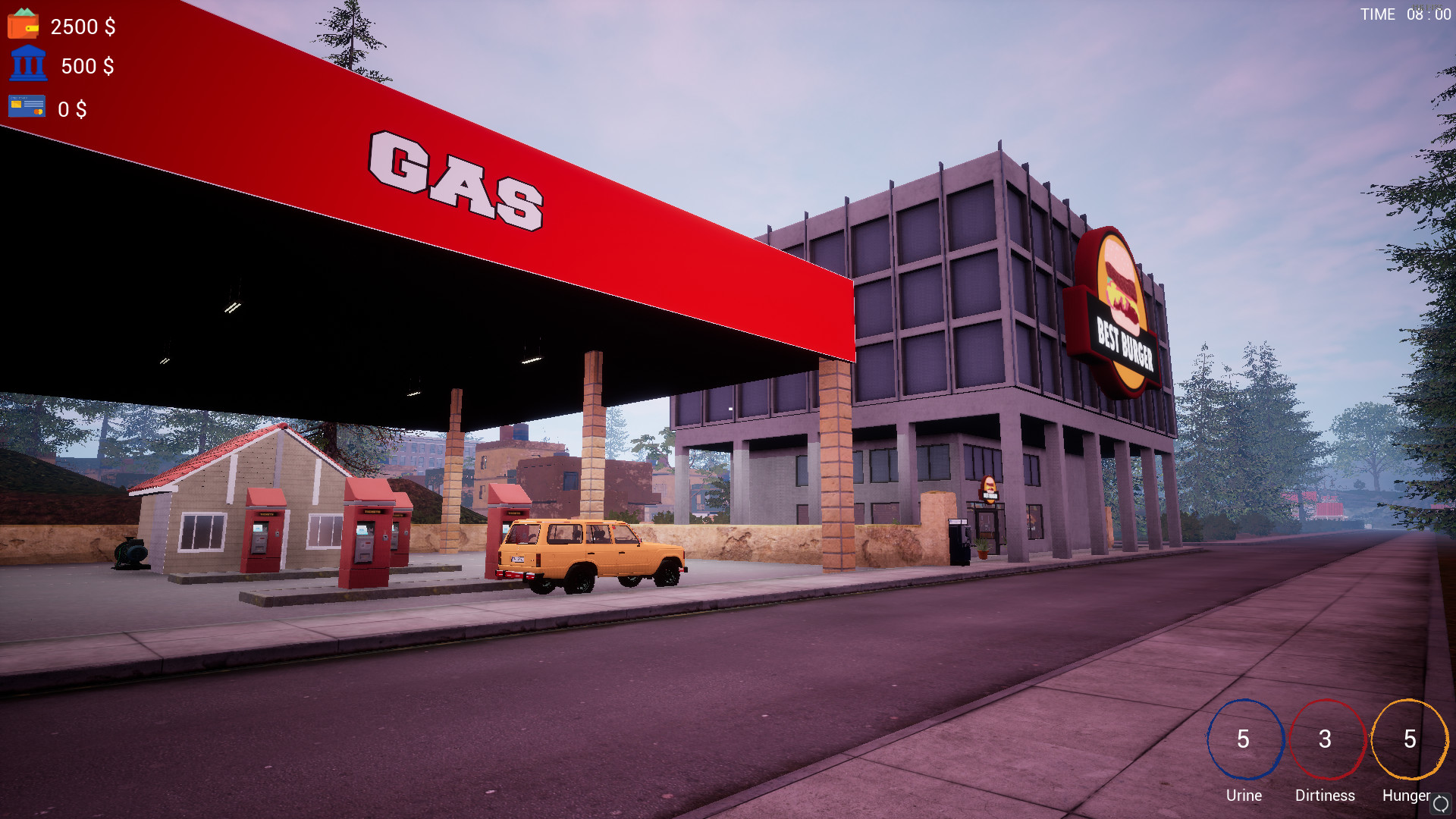Click the credit card icon showing 0 $
1456x819 pixels.
click(x=26, y=107)
